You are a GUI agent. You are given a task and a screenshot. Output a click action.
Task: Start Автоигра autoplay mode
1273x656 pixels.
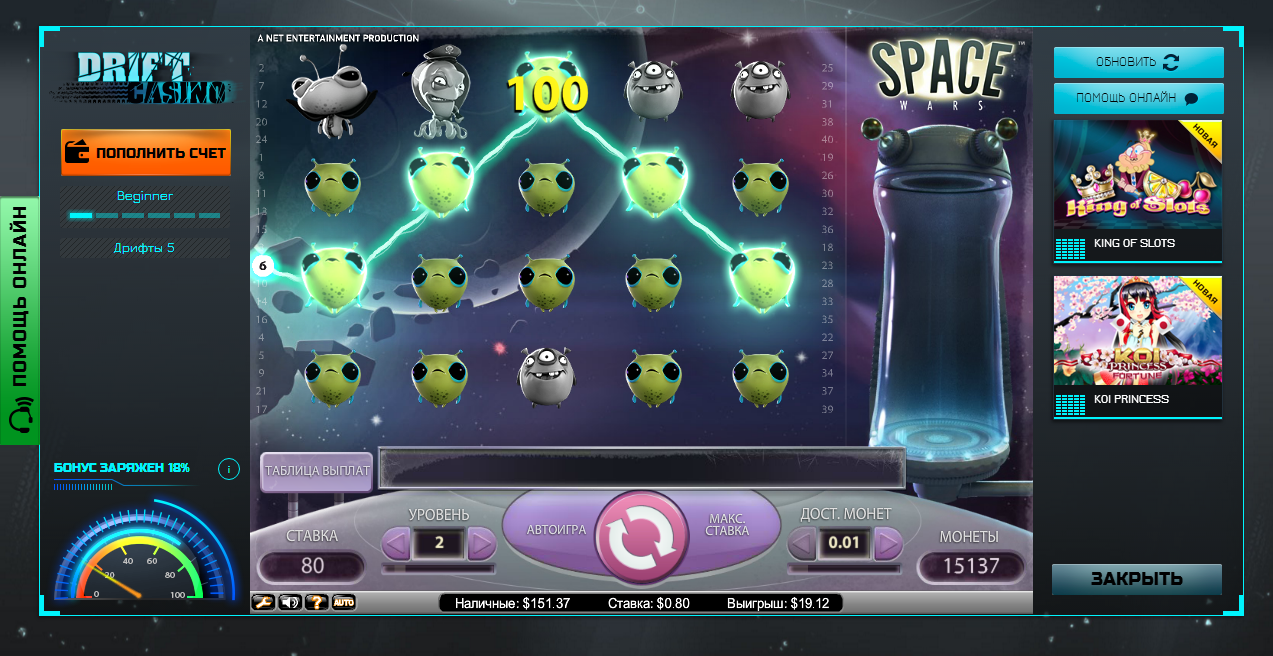point(556,530)
